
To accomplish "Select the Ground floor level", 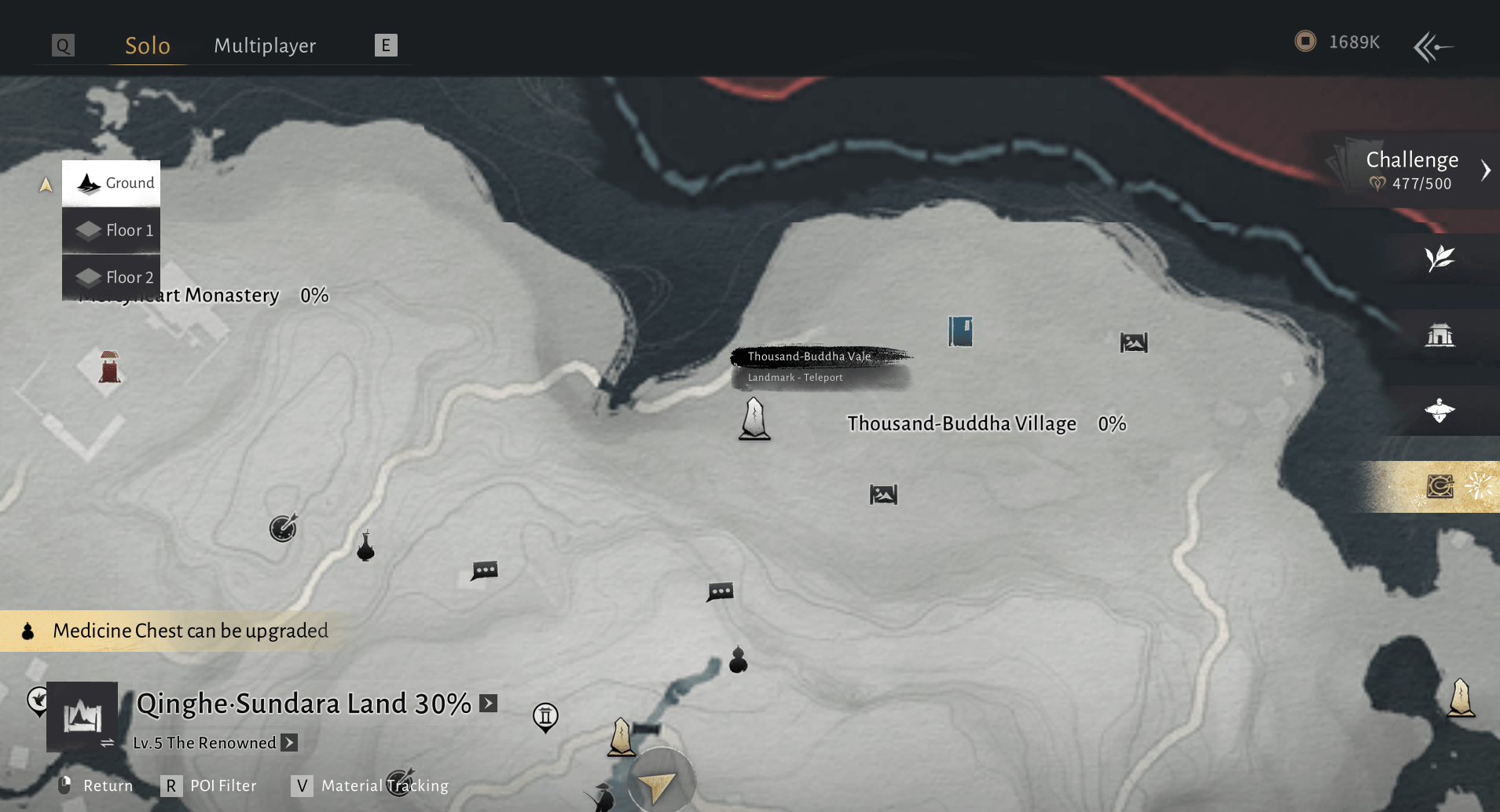I will (x=112, y=183).
